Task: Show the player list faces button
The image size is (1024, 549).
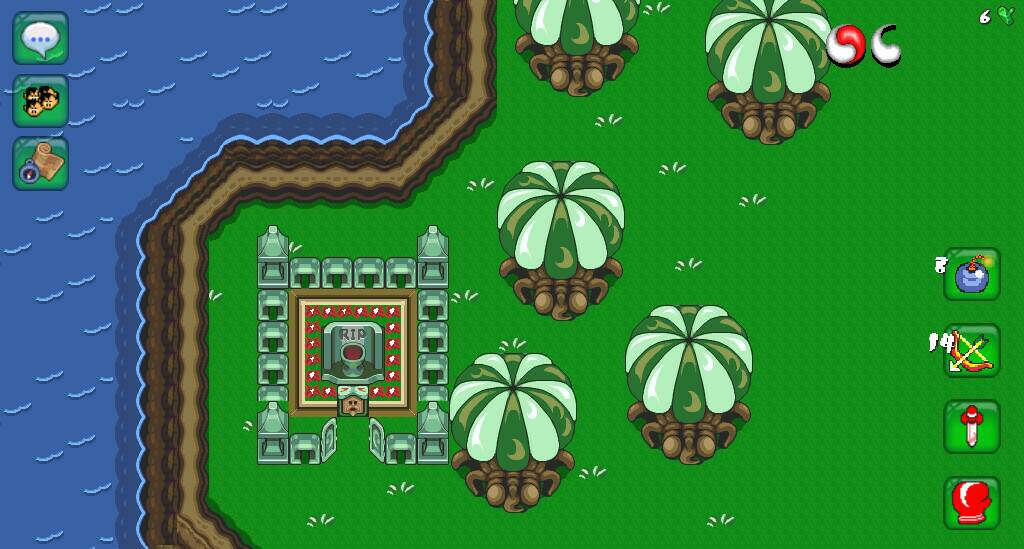Action: (40, 101)
